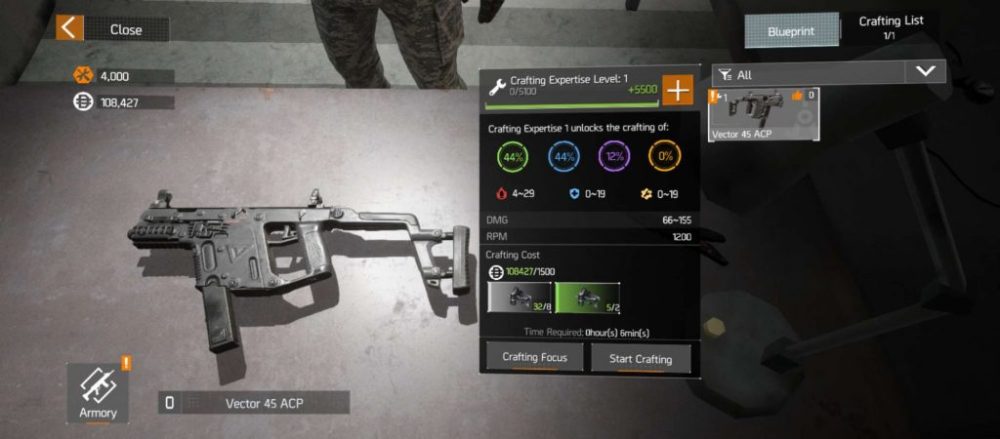Select the Vector 45 ACP blueprint
Viewport: 1000px width, 439px height.
(x=764, y=113)
